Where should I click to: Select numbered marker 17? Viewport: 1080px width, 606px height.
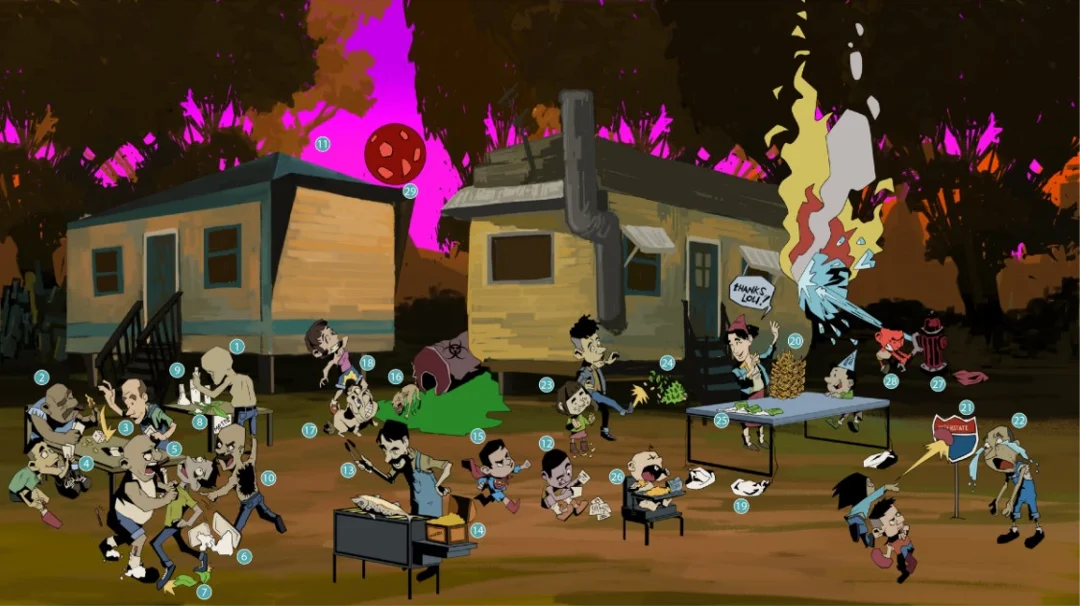[x=309, y=430]
